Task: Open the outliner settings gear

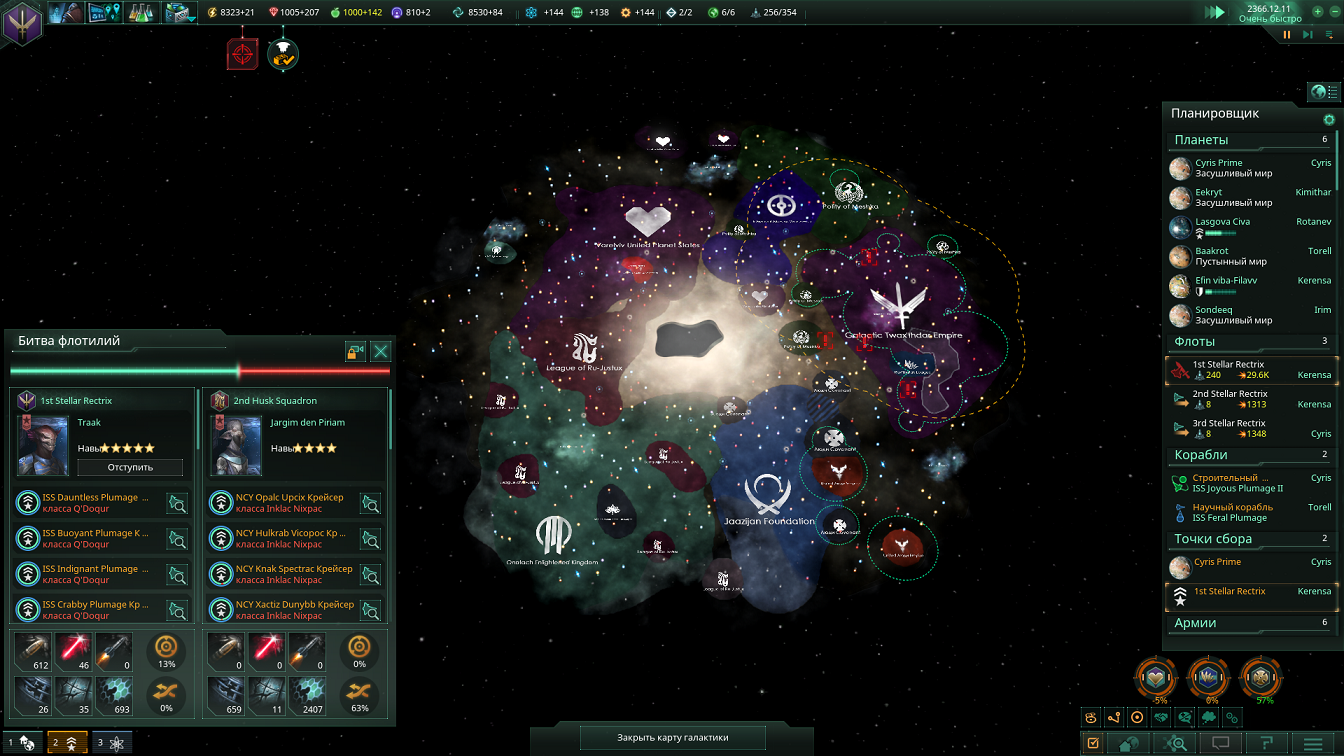Action: [x=1329, y=120]
